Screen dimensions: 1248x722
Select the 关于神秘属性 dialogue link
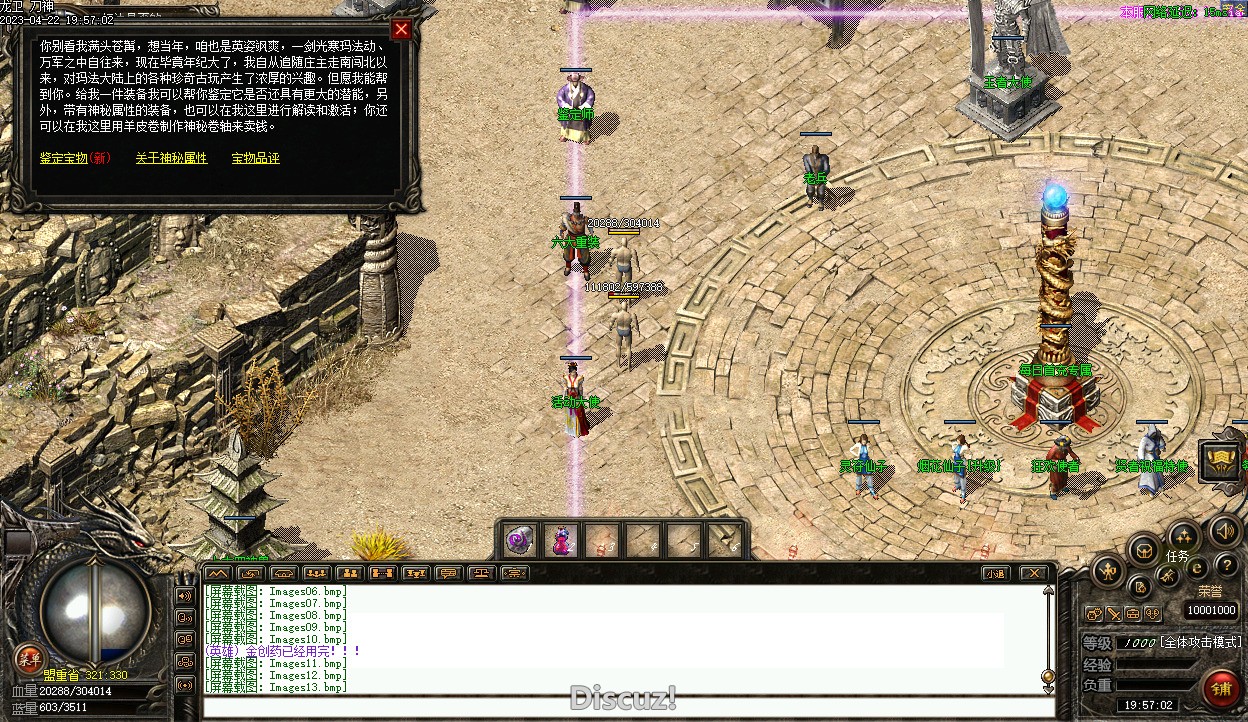(x=171, y=158)
